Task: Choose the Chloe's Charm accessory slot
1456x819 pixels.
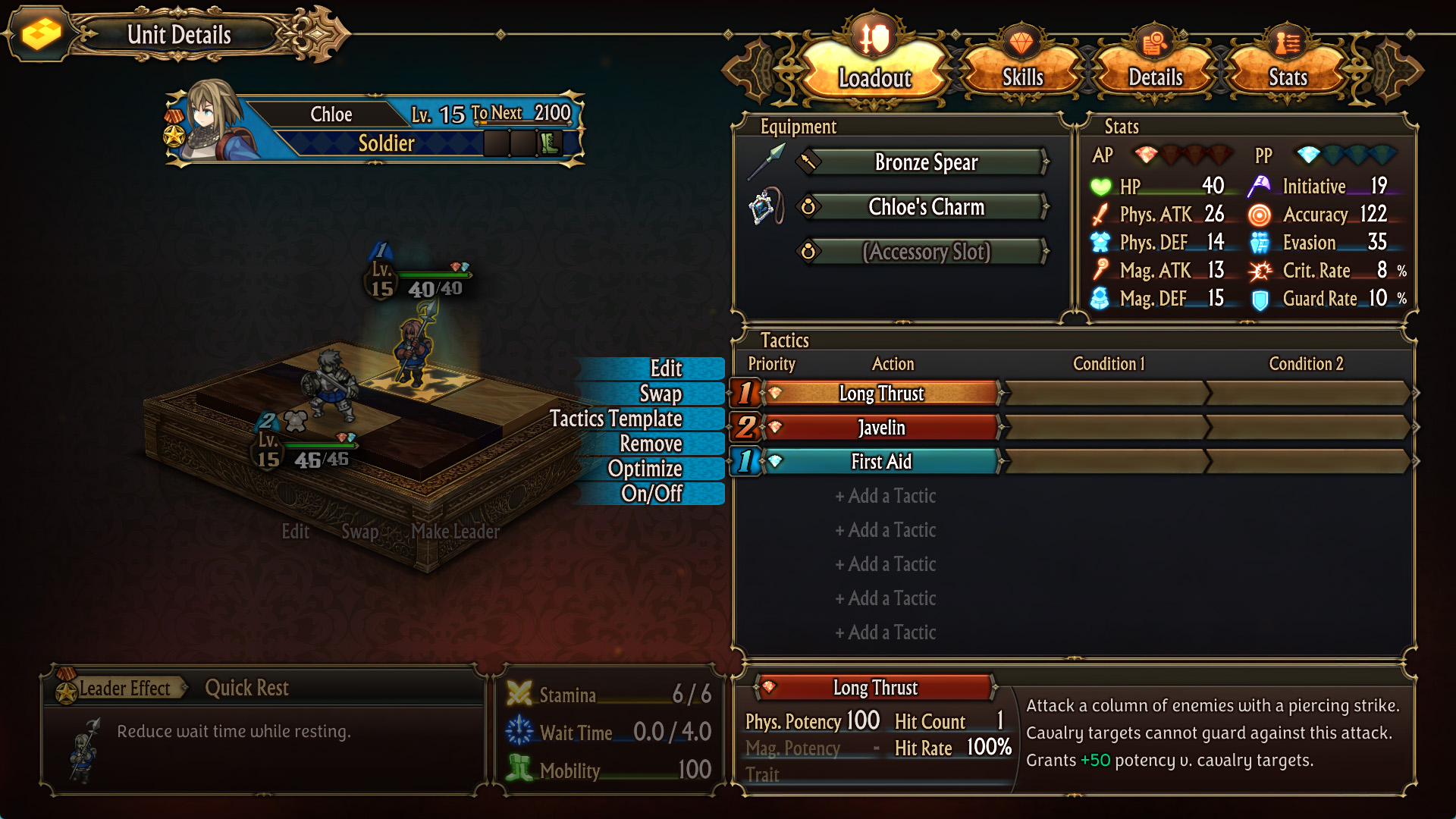Action: [925, 207]
